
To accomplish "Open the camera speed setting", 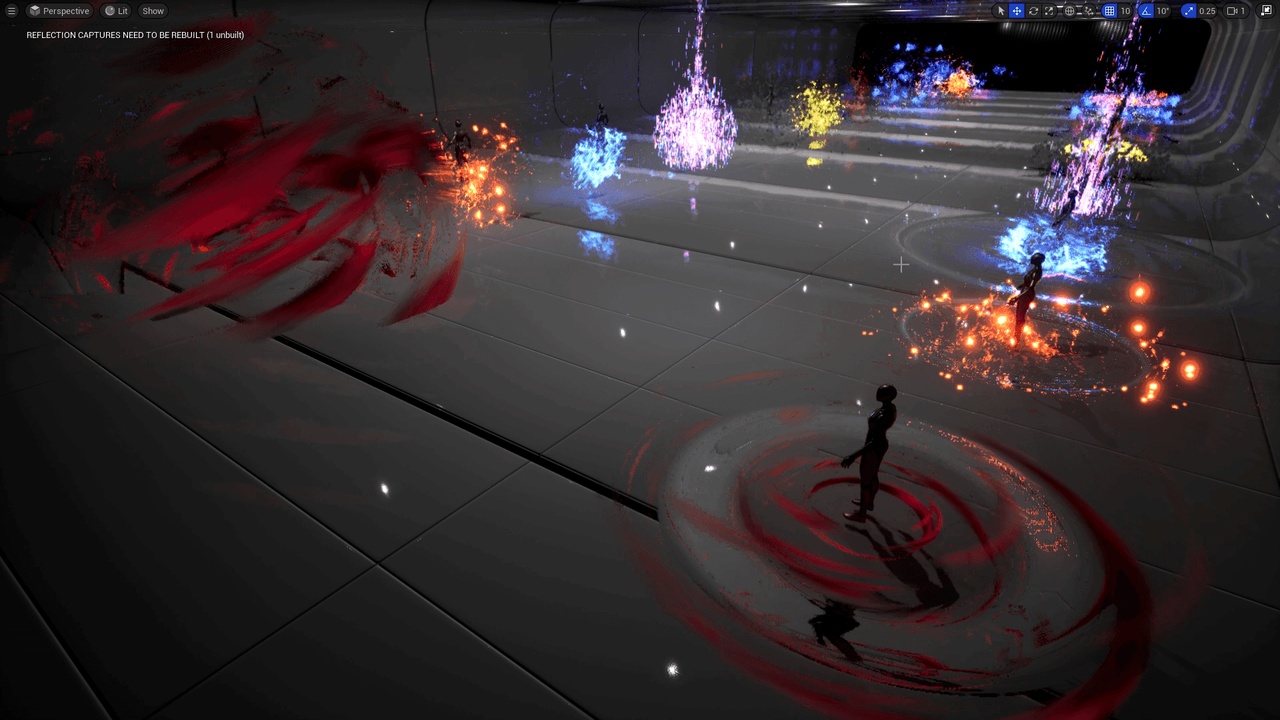I will [x=1237, y=11].
